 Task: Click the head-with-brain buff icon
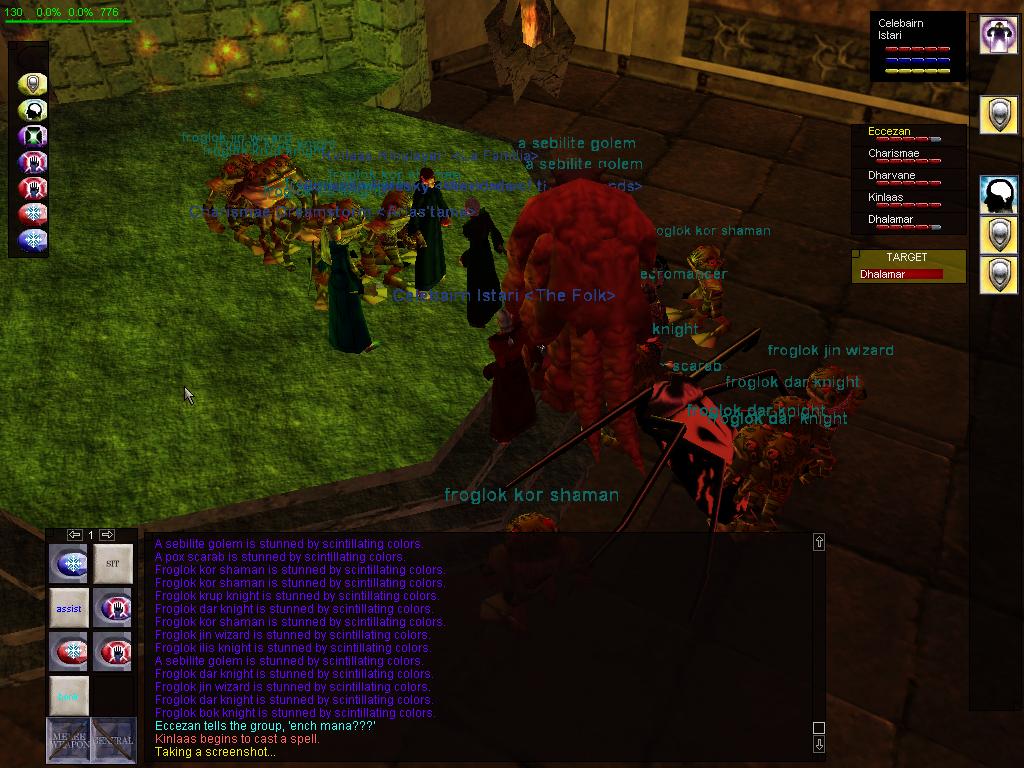(x=998, y=196)
